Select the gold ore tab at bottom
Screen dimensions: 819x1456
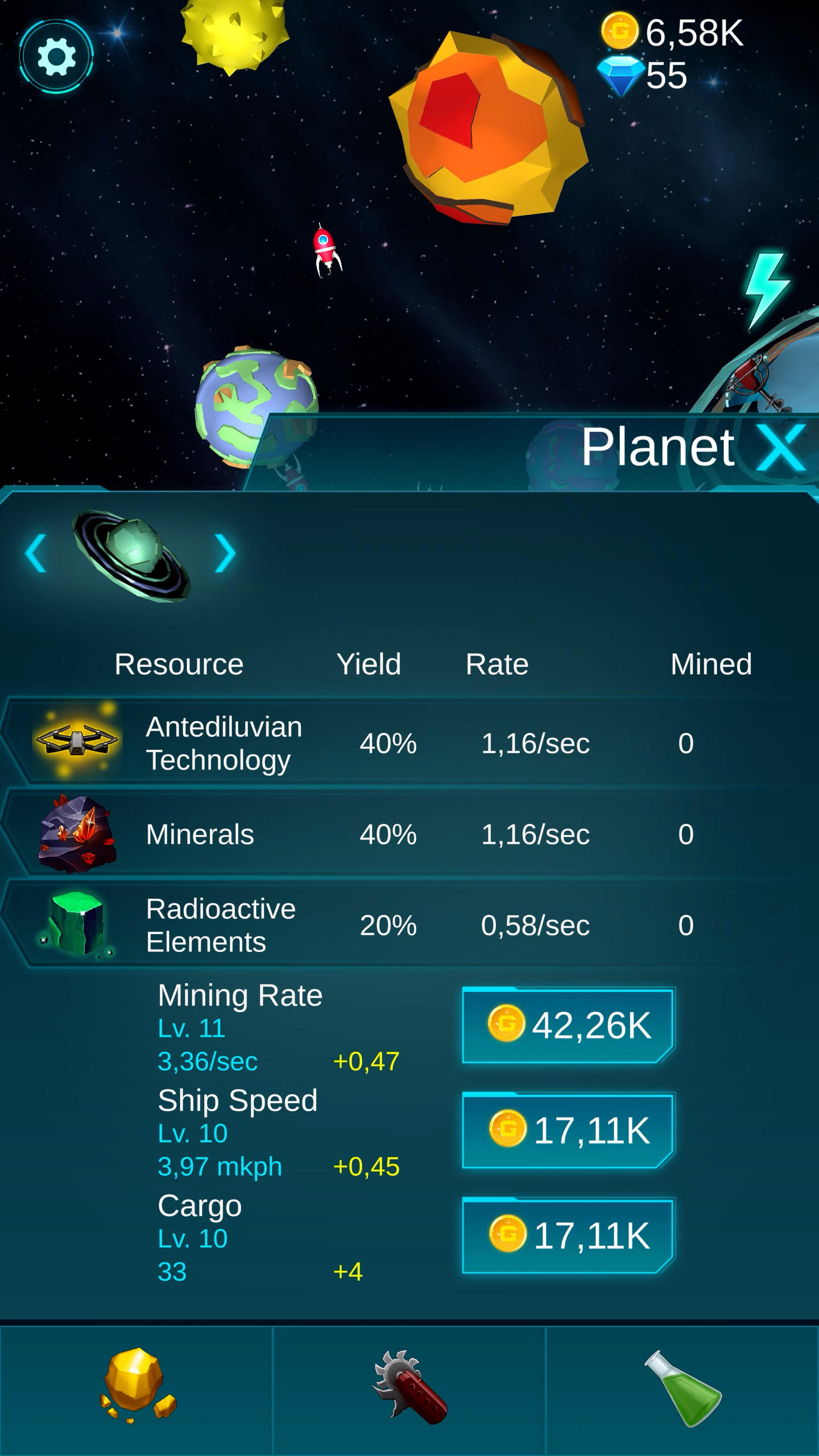pyautogui.click(x=135, y=1382)
